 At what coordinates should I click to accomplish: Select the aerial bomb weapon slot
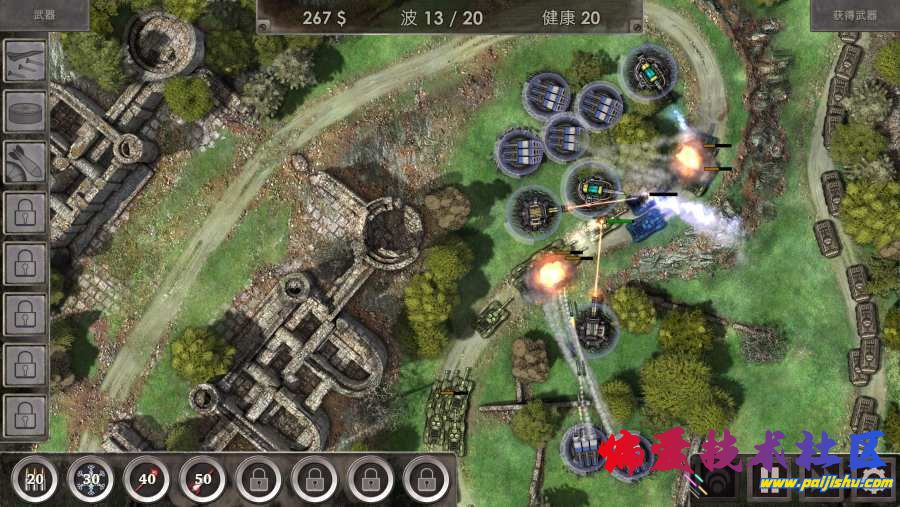coord(25,162)
